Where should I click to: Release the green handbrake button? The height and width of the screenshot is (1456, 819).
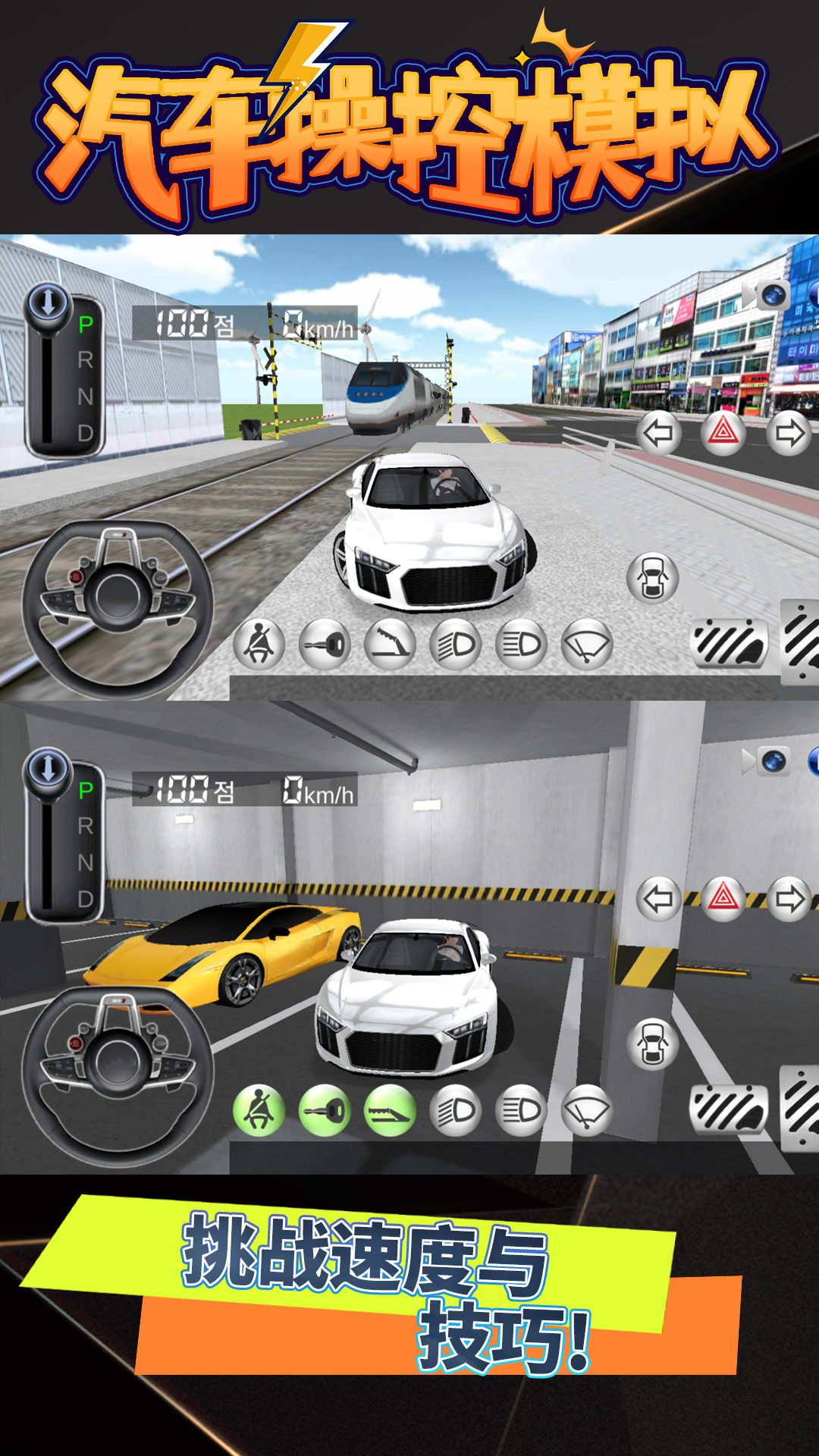[390, 1111]
